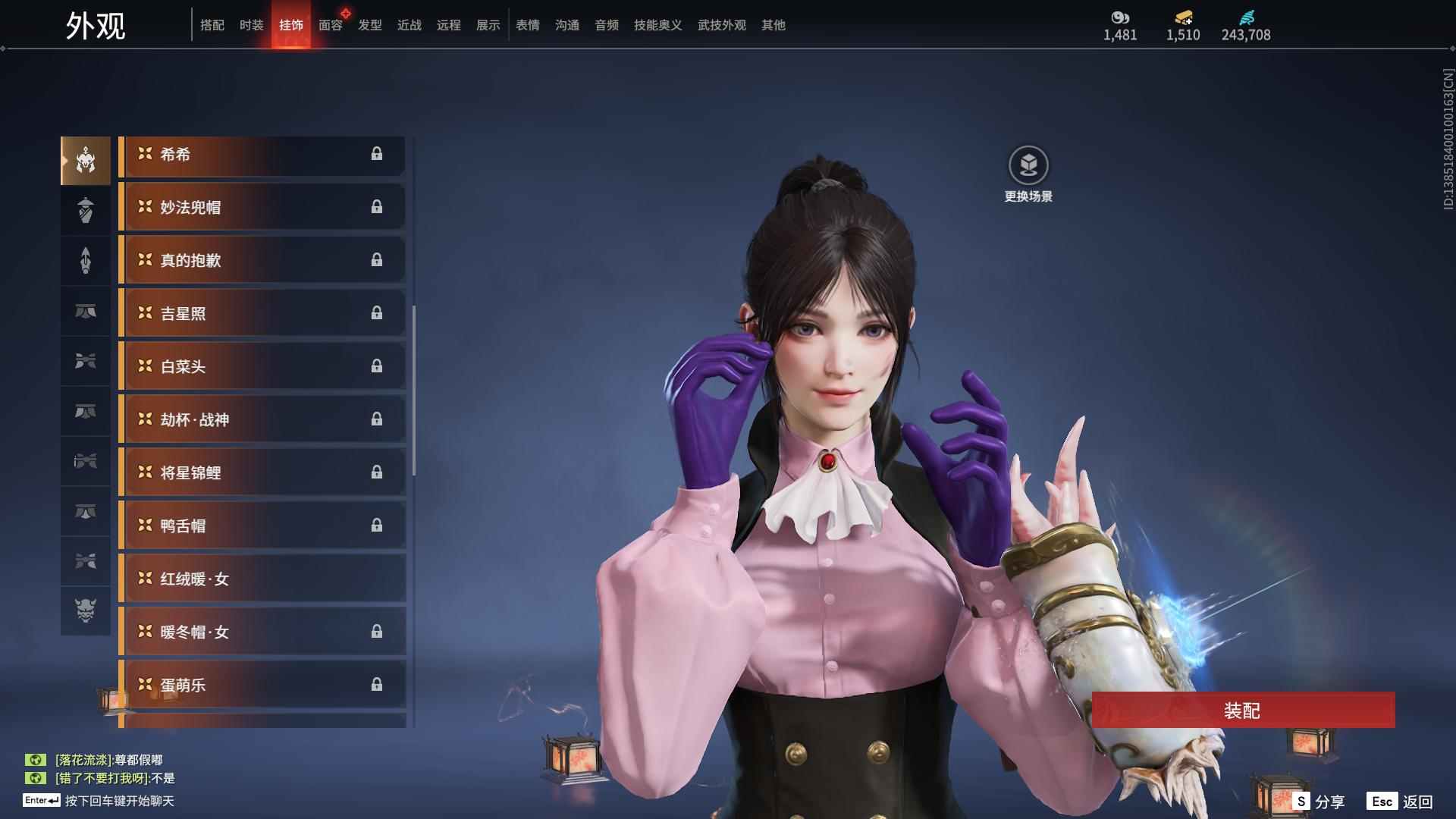Image resolution: width=1456 pixels, height=819 pixels.
Task: Switch to the 时装 tab
Action: (251, 25)
